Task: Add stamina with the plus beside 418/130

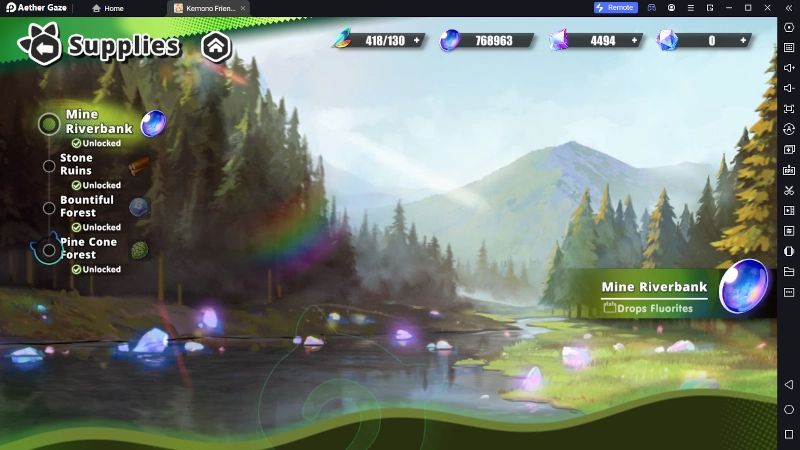Action: [416, 41]
